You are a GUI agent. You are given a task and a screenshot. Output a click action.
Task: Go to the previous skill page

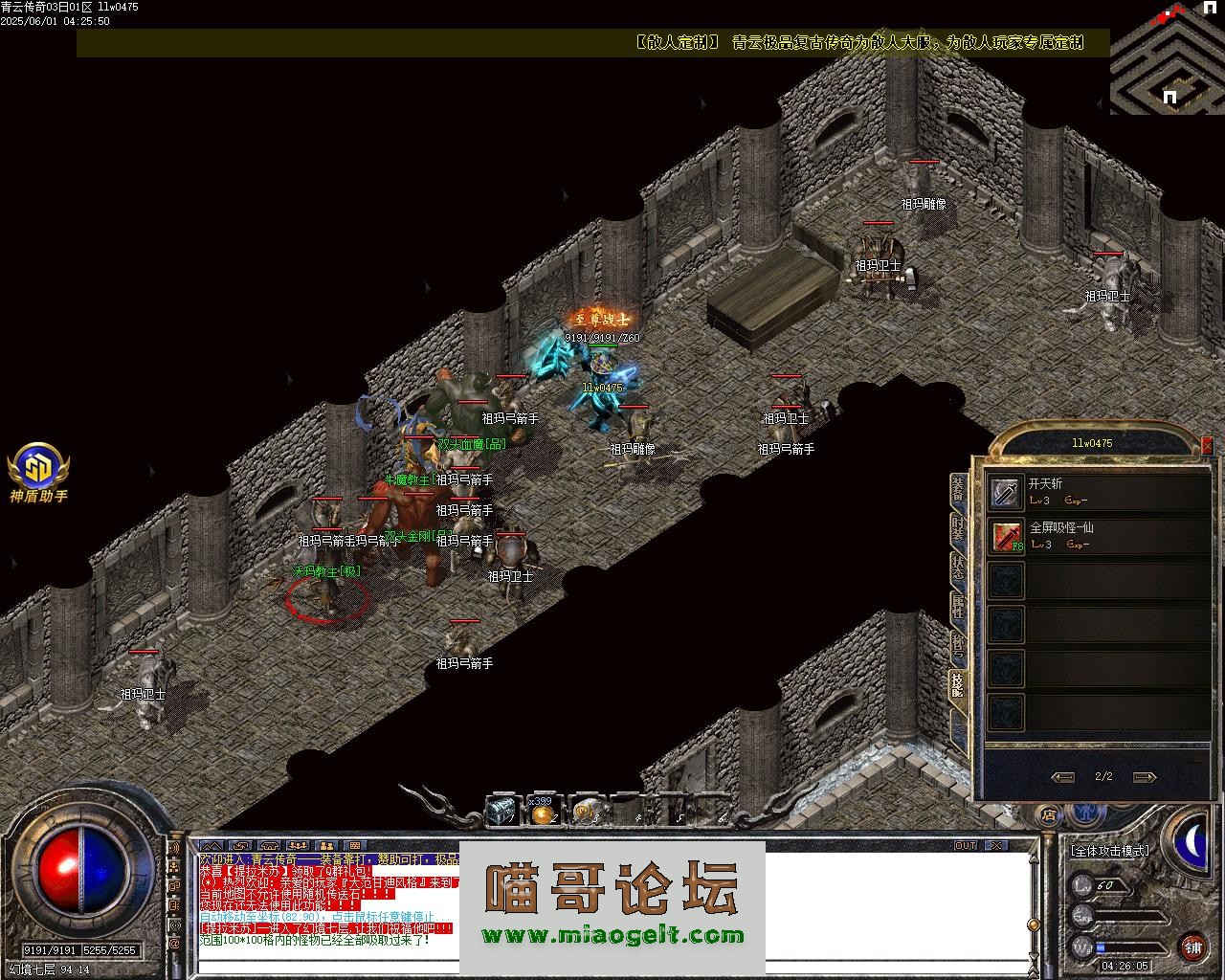coord(1062,777)
